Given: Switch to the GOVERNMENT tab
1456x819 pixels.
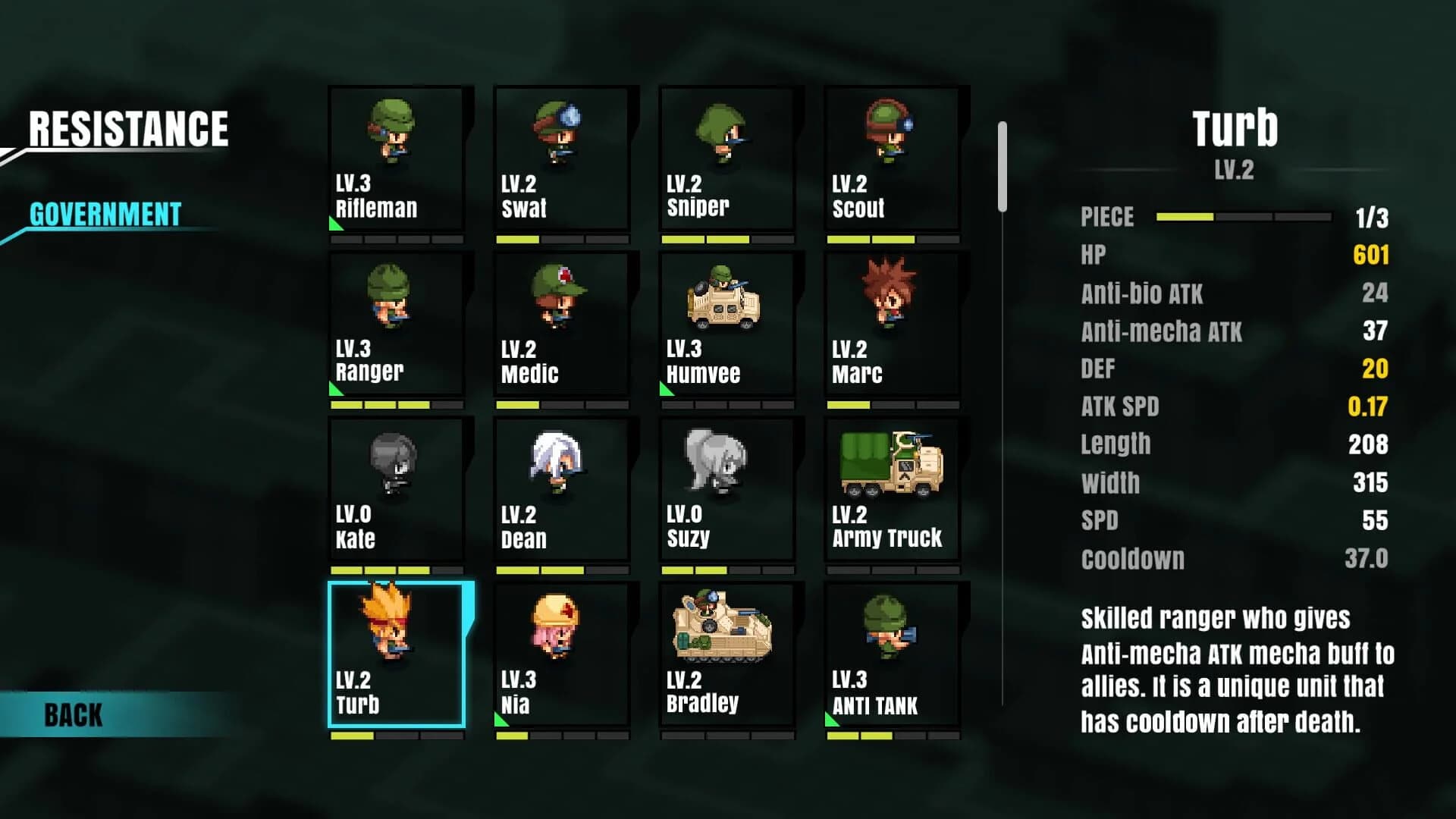Looking at the screenshot, I should coord(105,216).
